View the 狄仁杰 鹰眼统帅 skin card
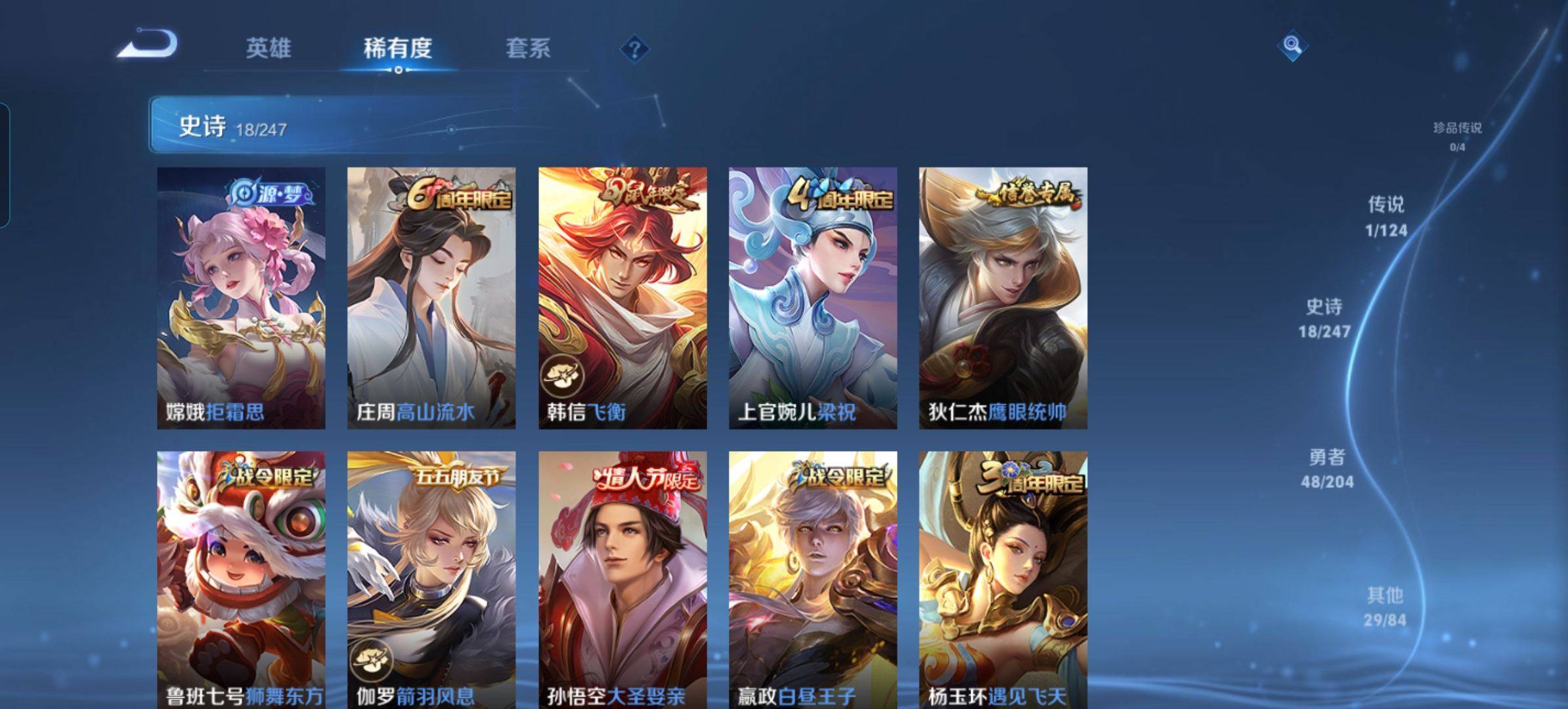This screenshot has width=1568, height=709. click(1003, 298)
